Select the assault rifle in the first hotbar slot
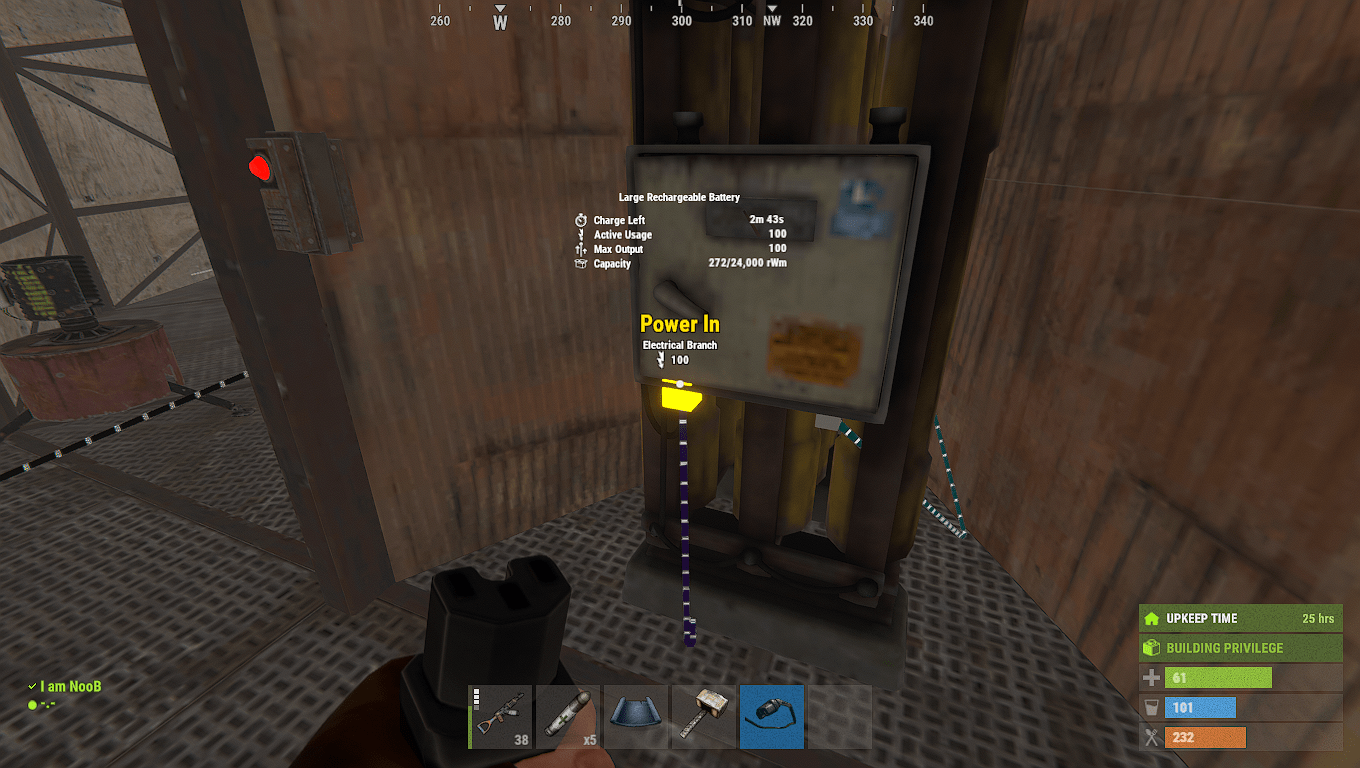This screenshot has width=1360, height=768. [500, 717]
